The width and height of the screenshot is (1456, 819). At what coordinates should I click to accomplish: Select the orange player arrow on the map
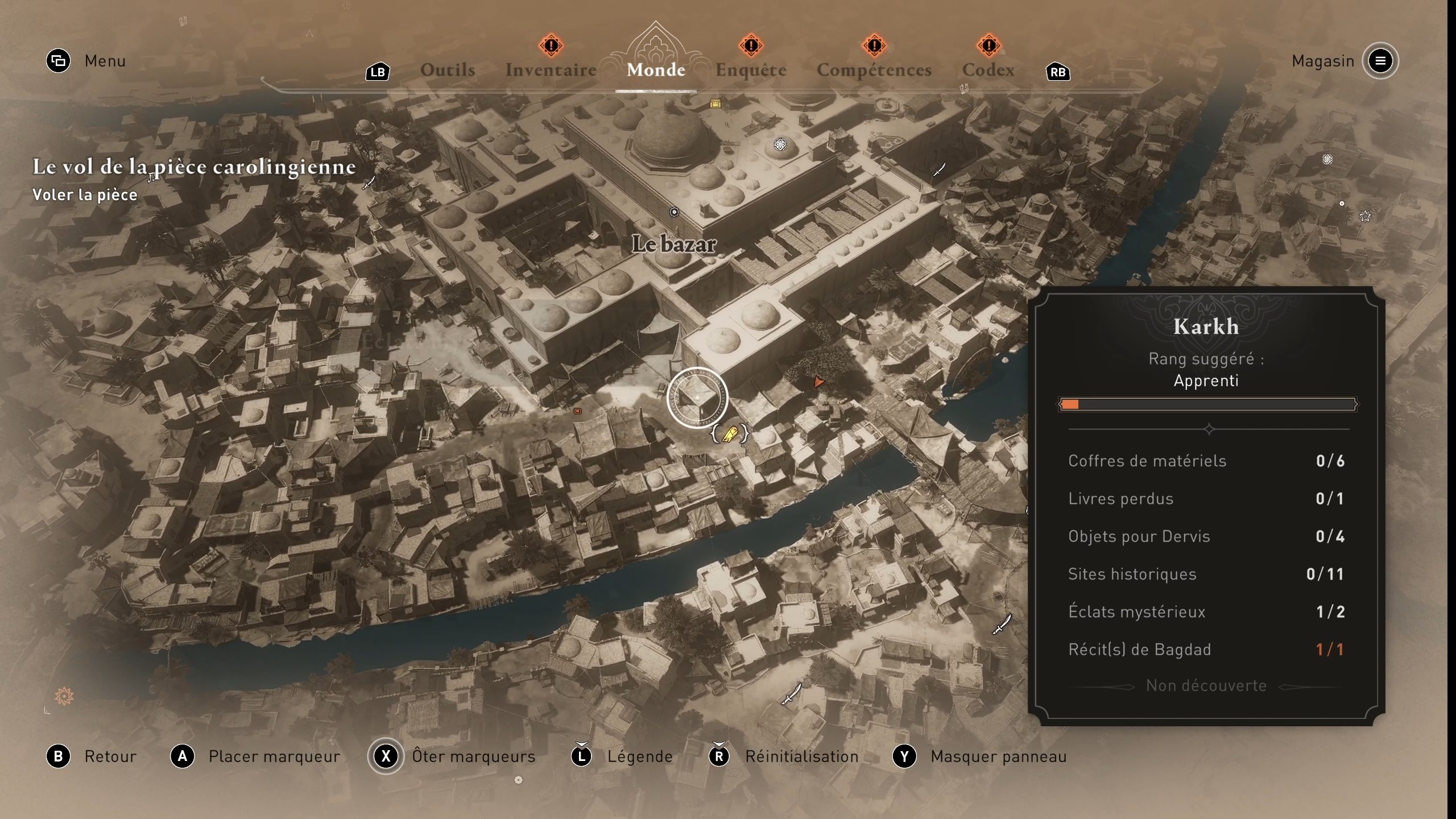pos(818,382)
